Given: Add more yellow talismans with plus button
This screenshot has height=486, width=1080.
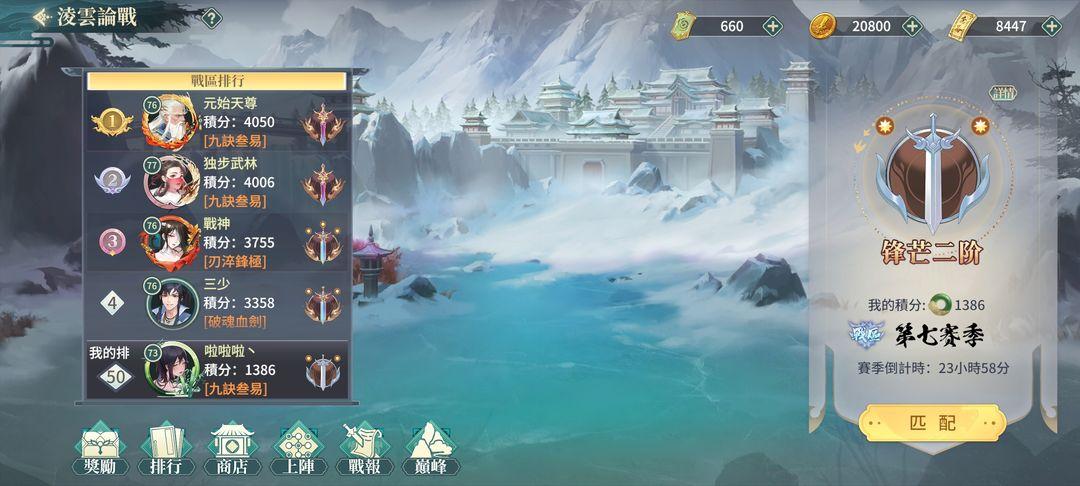Looking at the screenshot, I should [x=1050, y=26].
